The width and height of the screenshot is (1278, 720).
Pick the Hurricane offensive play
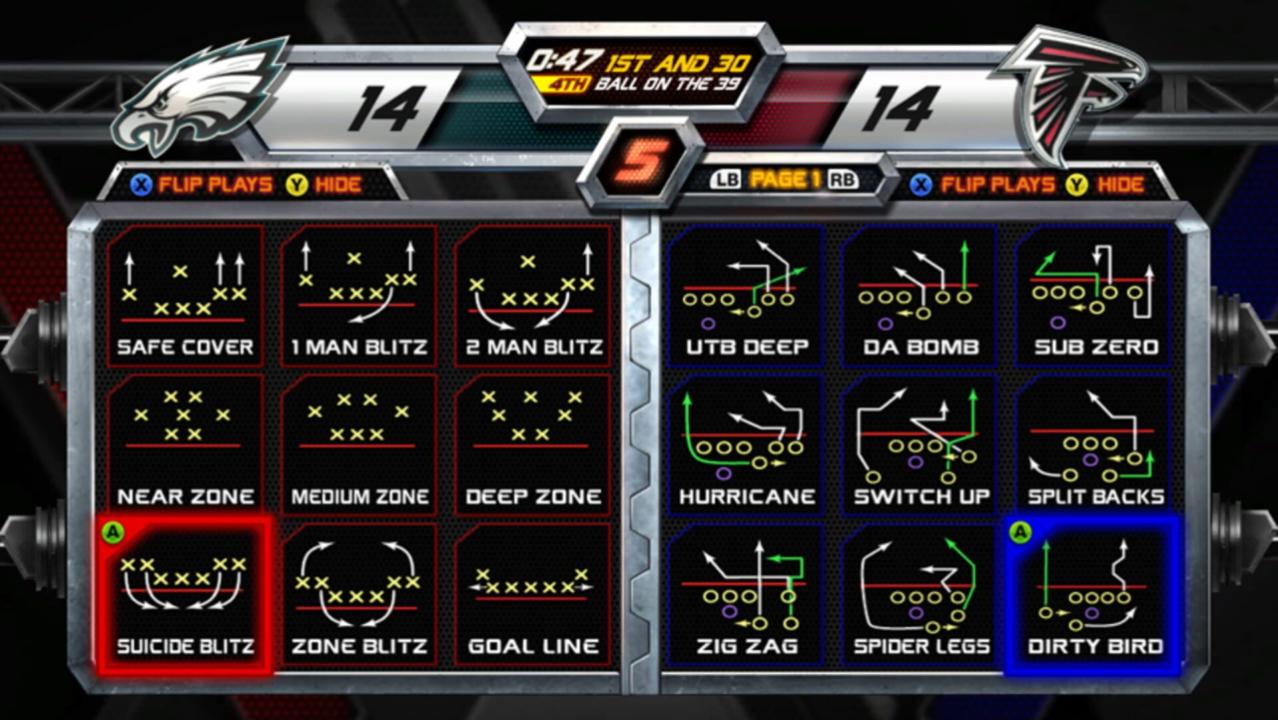tap(747, 445)
